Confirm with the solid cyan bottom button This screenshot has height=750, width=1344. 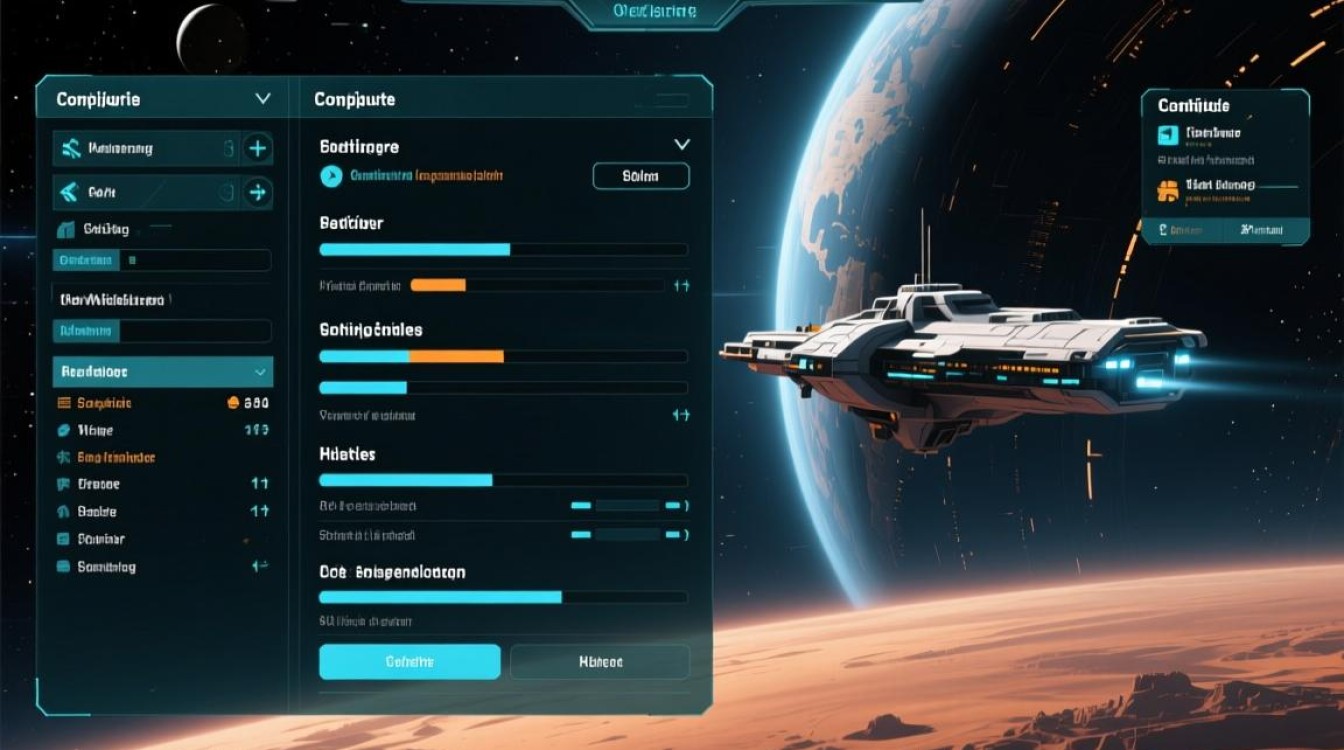pyautogui.click(x=409, y=662)
